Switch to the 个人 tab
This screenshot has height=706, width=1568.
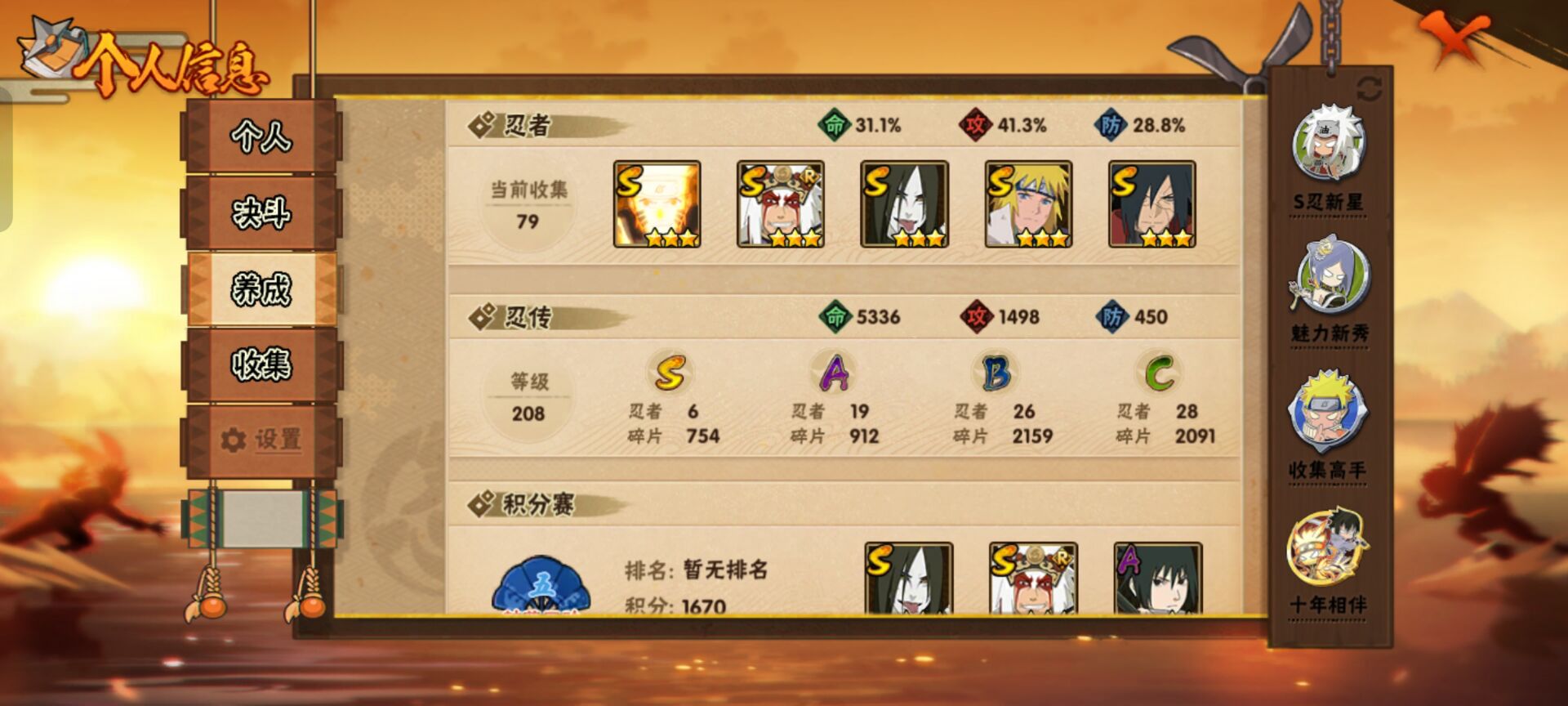click(x=261, y=139)
